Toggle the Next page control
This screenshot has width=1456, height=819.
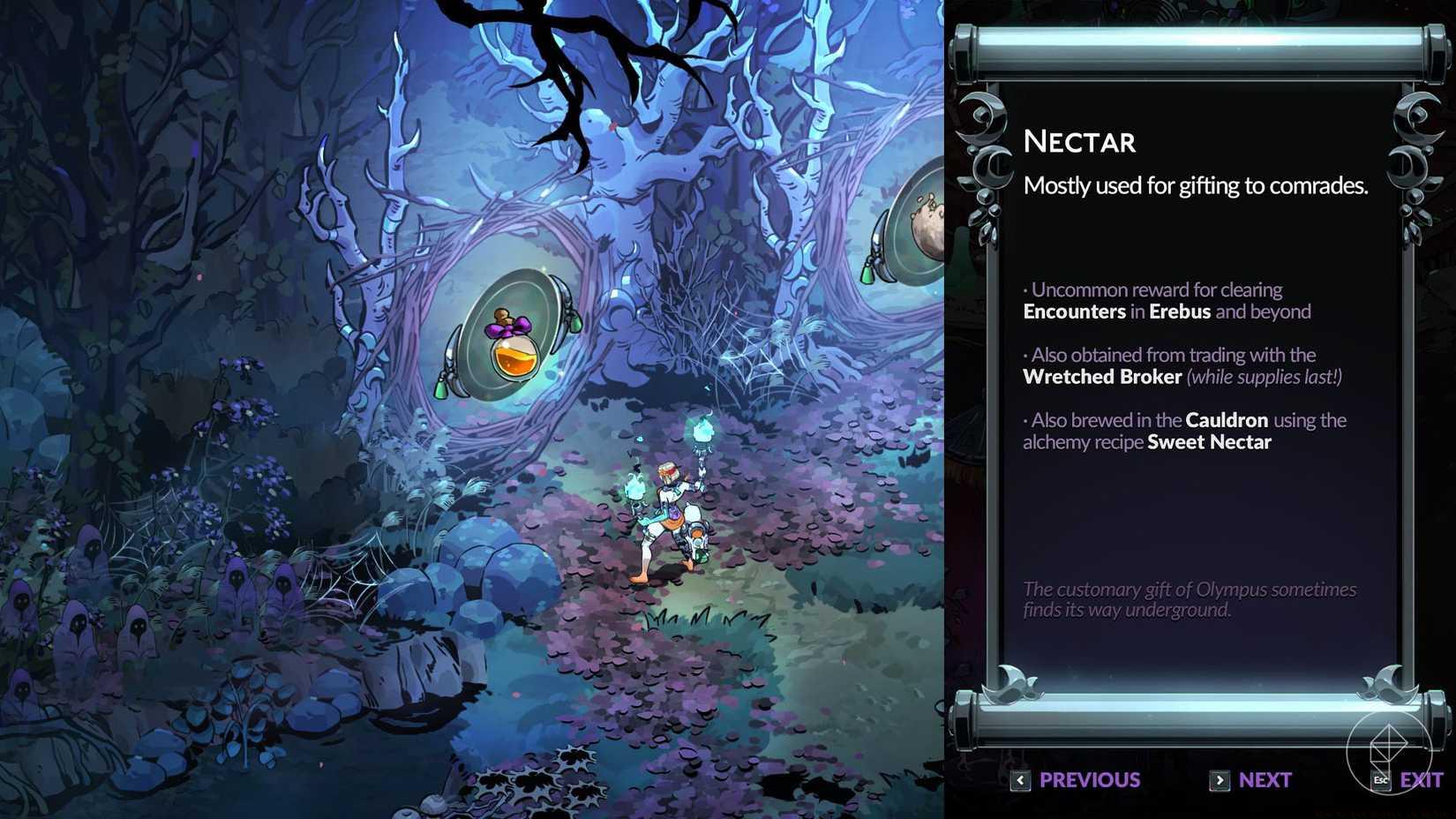(1264, 780)
